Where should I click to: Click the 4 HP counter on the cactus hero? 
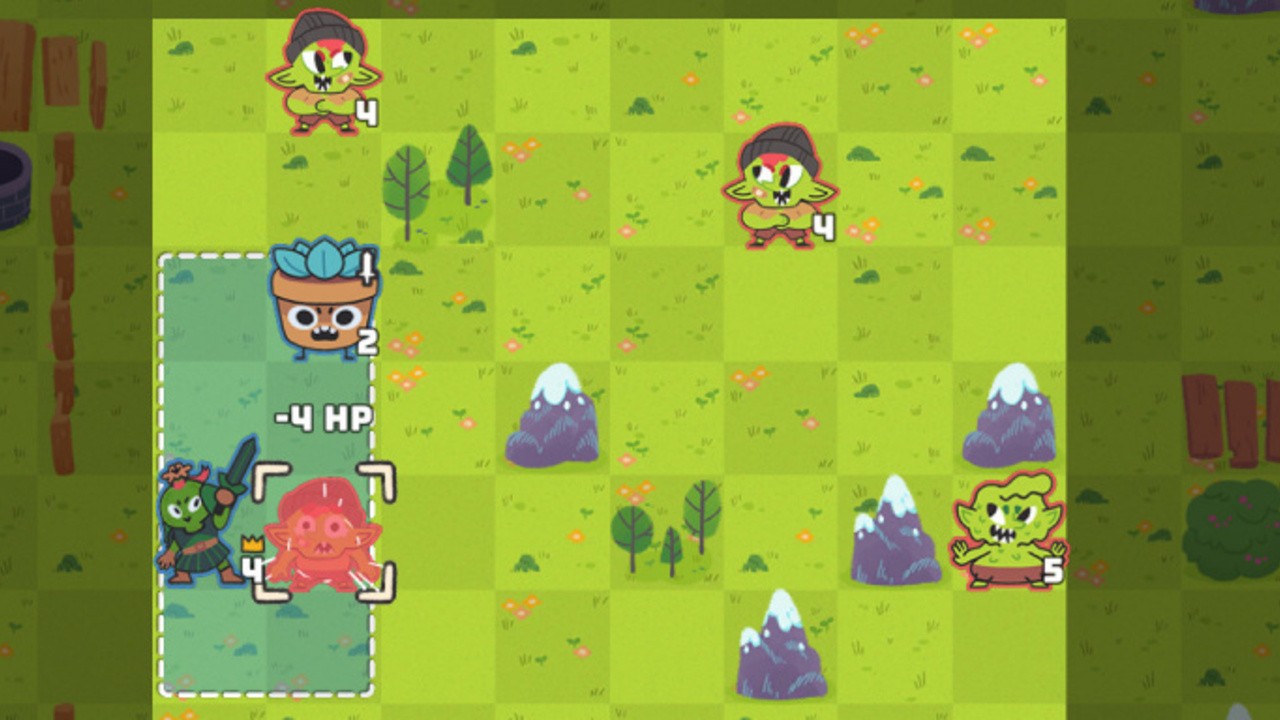point(250,570)
